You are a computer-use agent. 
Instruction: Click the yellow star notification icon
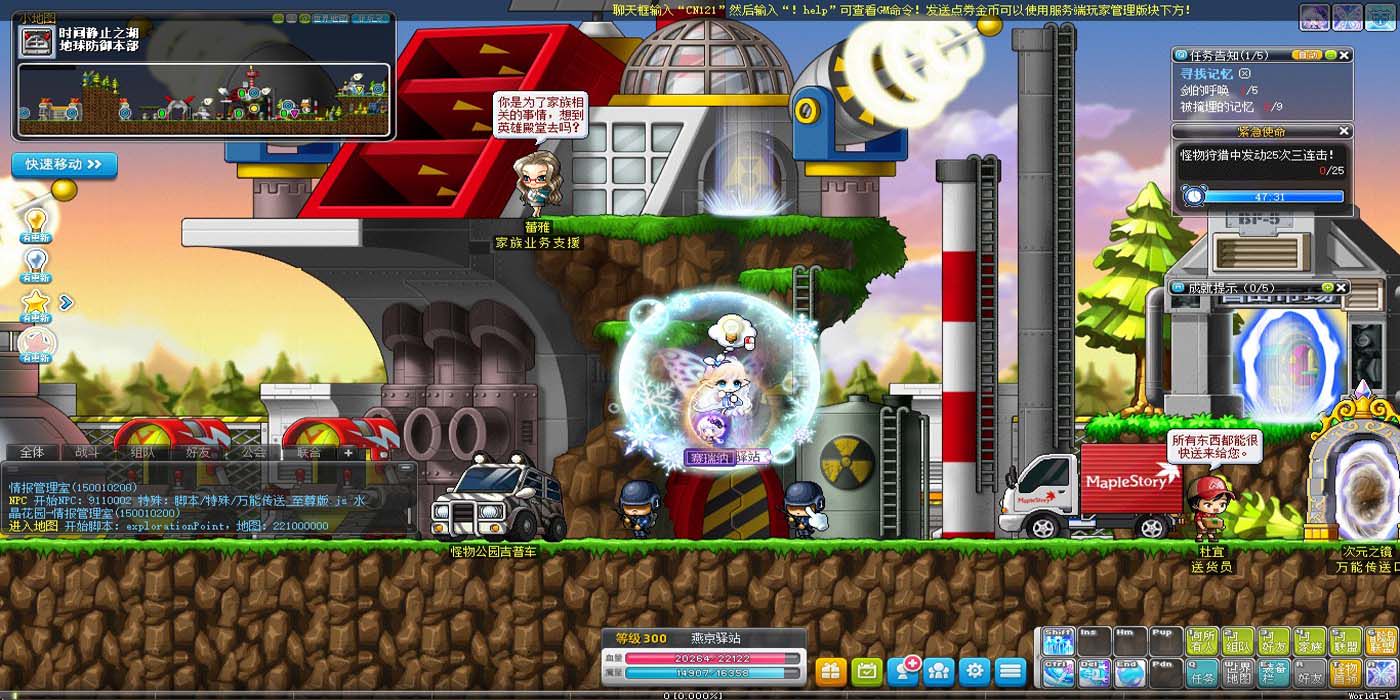[x=36, y=302]
